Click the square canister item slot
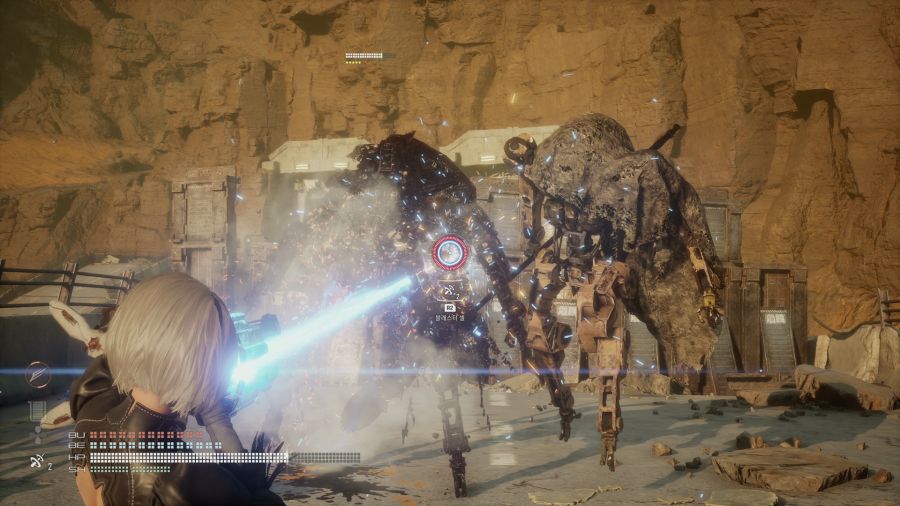This screenshot has width=900, height=506. coord(38,410)
